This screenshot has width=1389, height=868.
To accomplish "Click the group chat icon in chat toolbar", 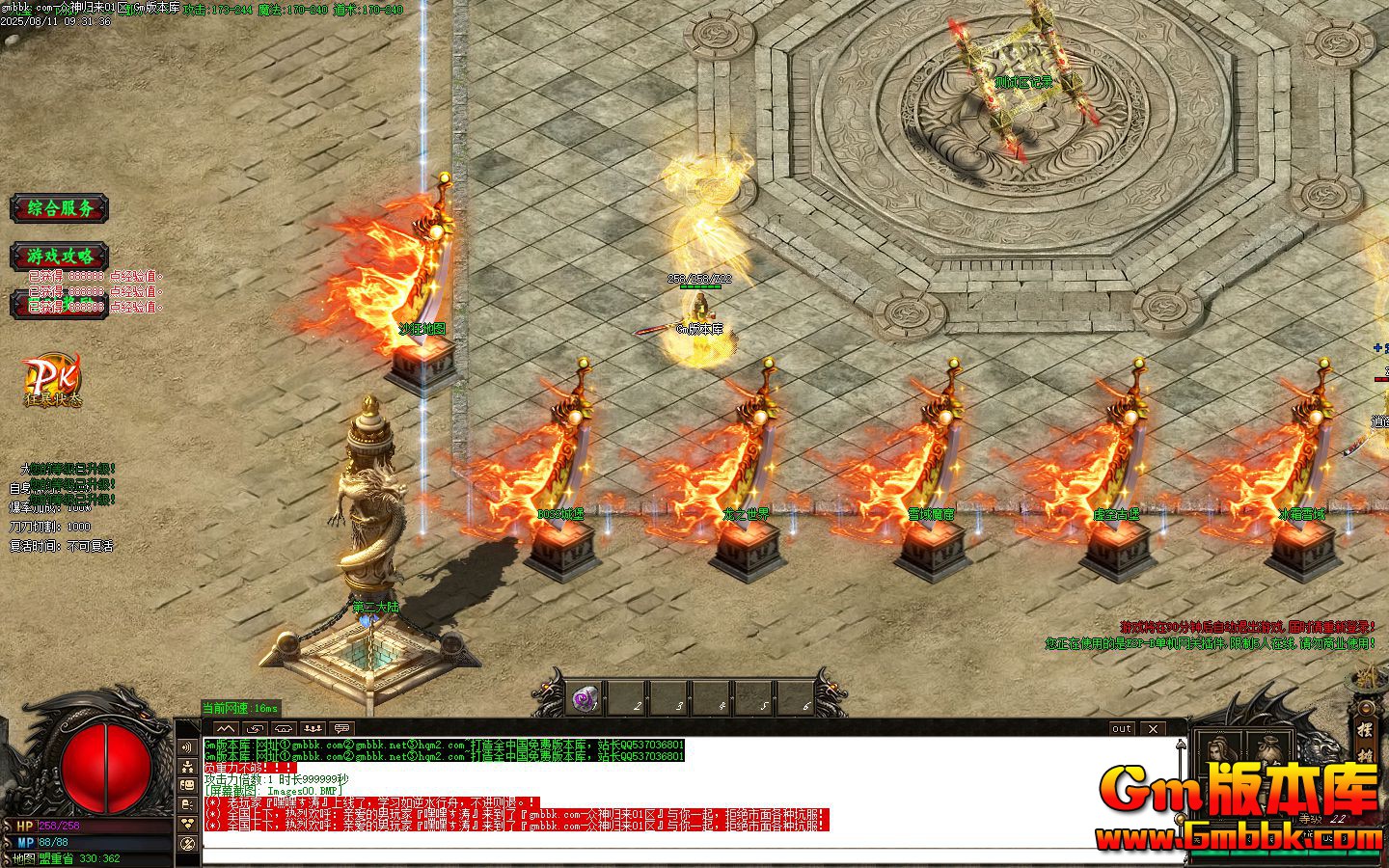I will point(311,729).
